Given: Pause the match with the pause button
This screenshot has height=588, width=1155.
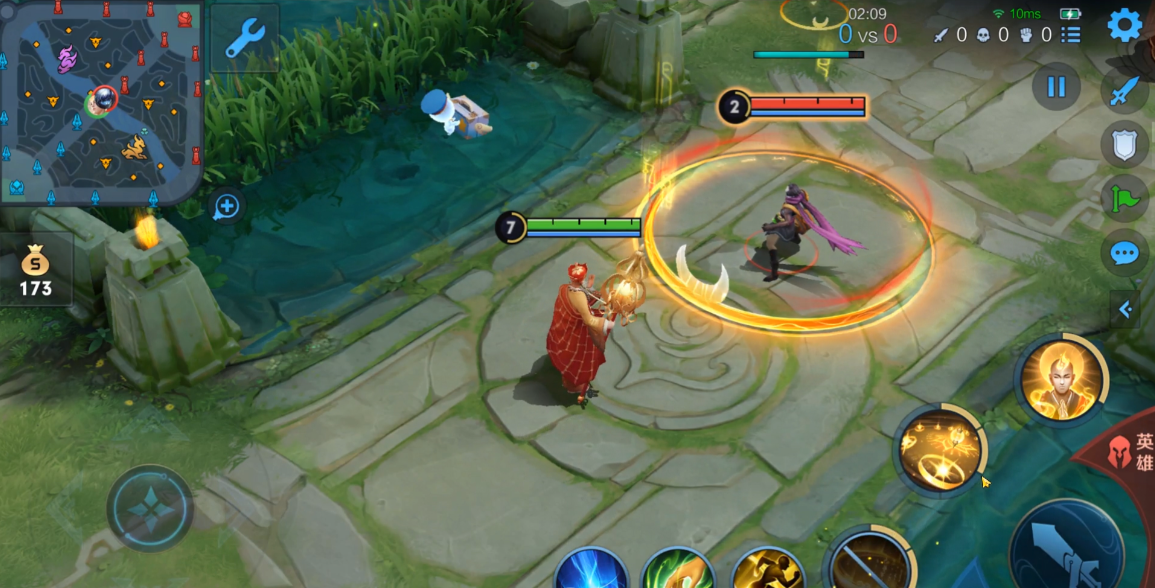Looking at the screenshot, I should [x=1056, y=87].
